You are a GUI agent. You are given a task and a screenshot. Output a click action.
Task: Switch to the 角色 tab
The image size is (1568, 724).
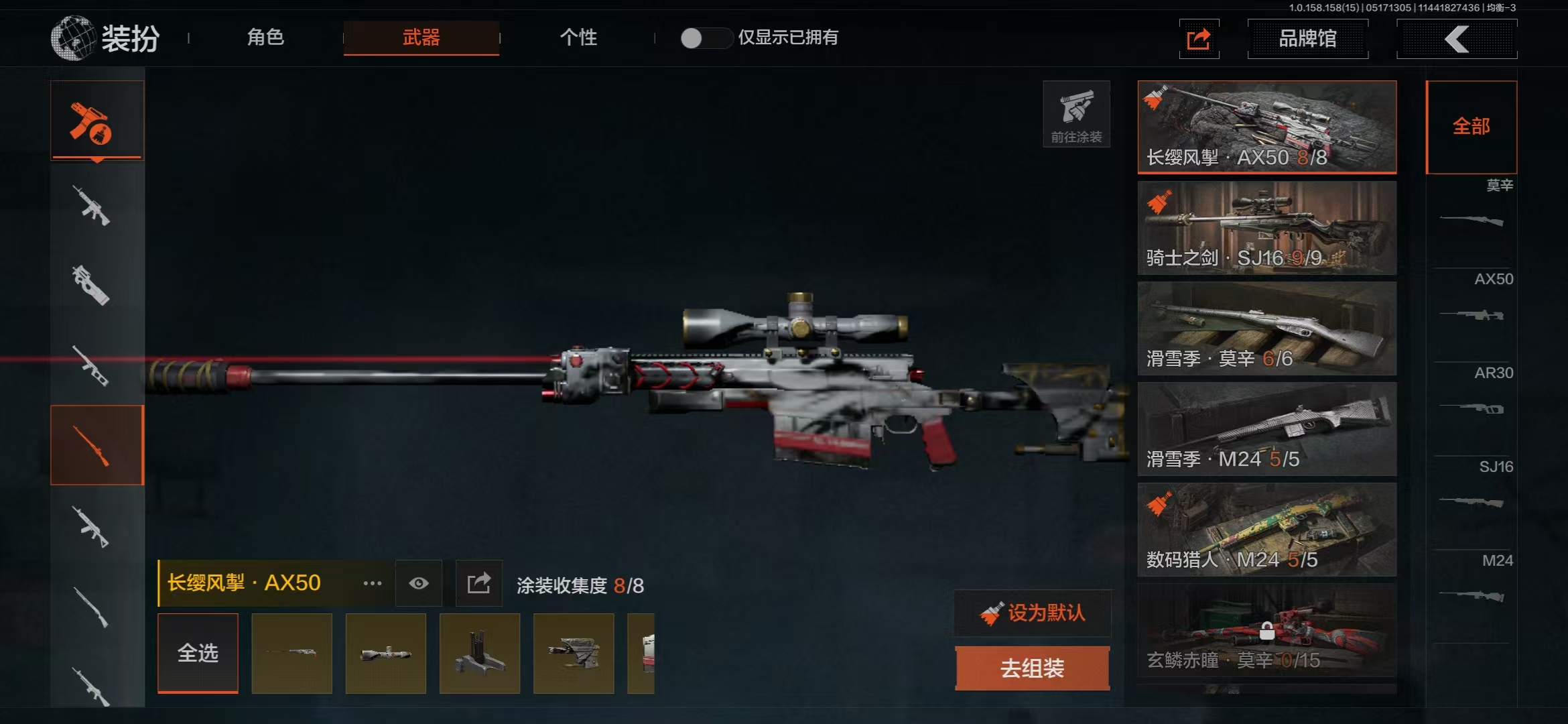click(265, 38)
